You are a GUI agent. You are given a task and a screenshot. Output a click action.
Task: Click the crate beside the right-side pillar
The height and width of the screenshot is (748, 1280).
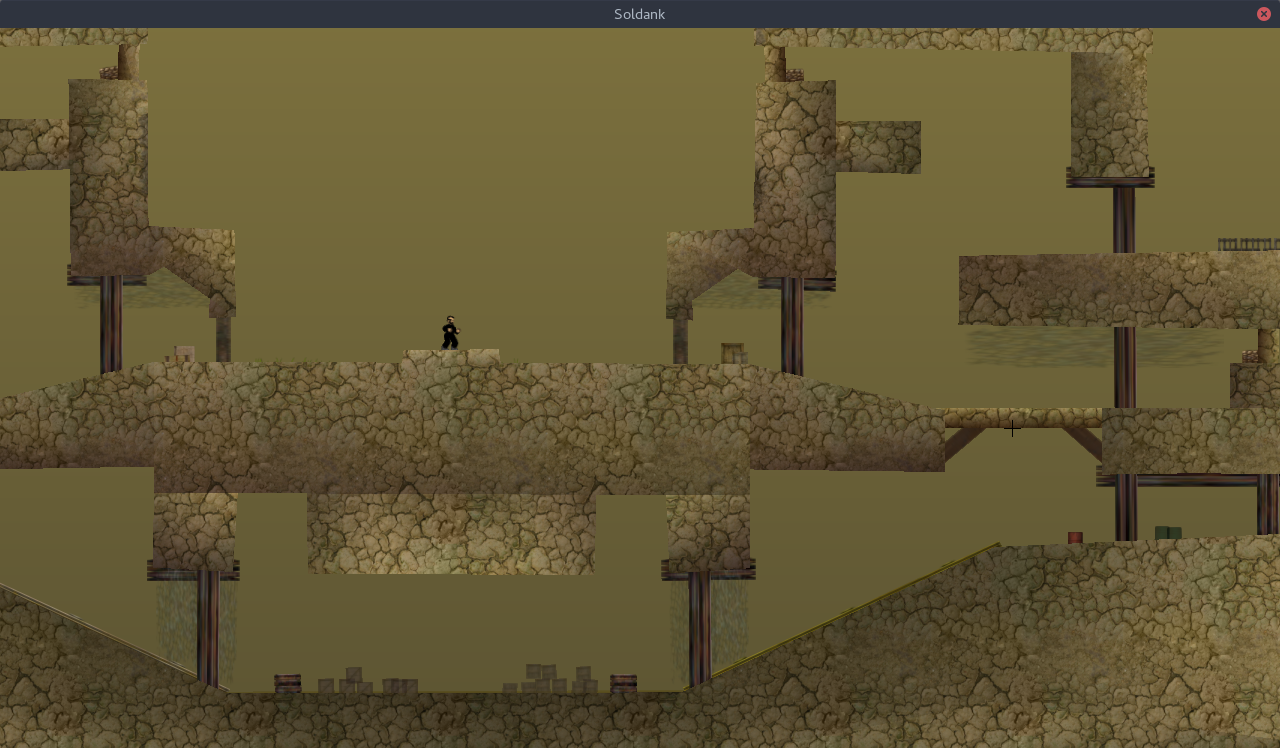(731, 352)
